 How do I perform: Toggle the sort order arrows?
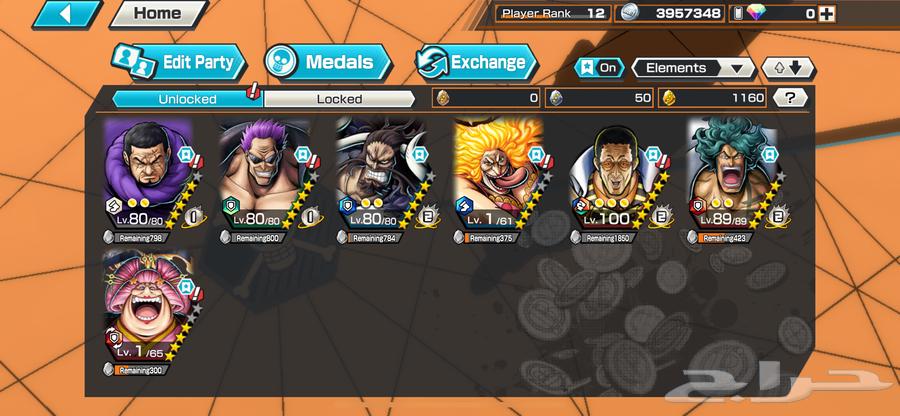coord(786,68)
